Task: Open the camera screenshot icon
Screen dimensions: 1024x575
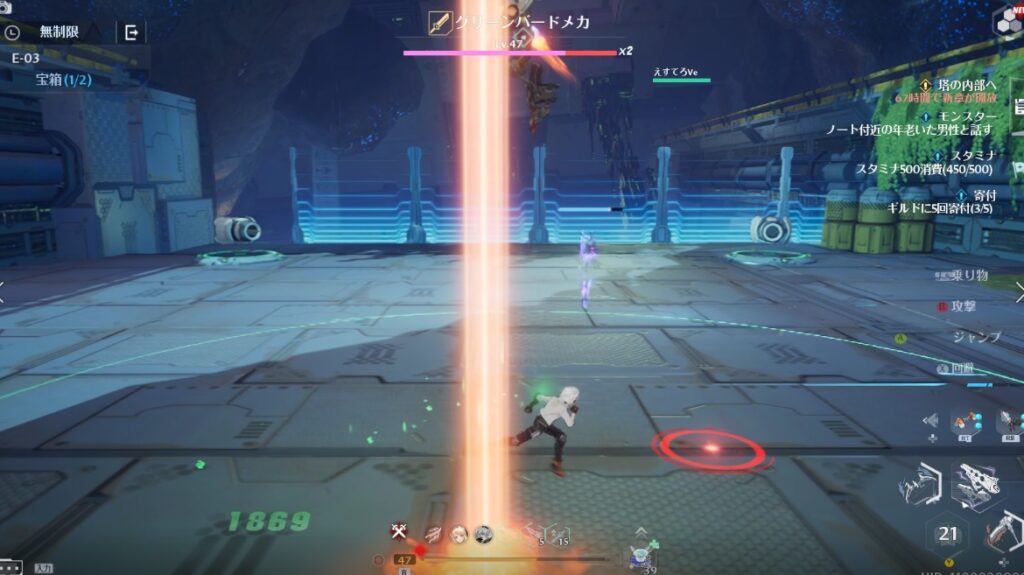Action: 6,8
